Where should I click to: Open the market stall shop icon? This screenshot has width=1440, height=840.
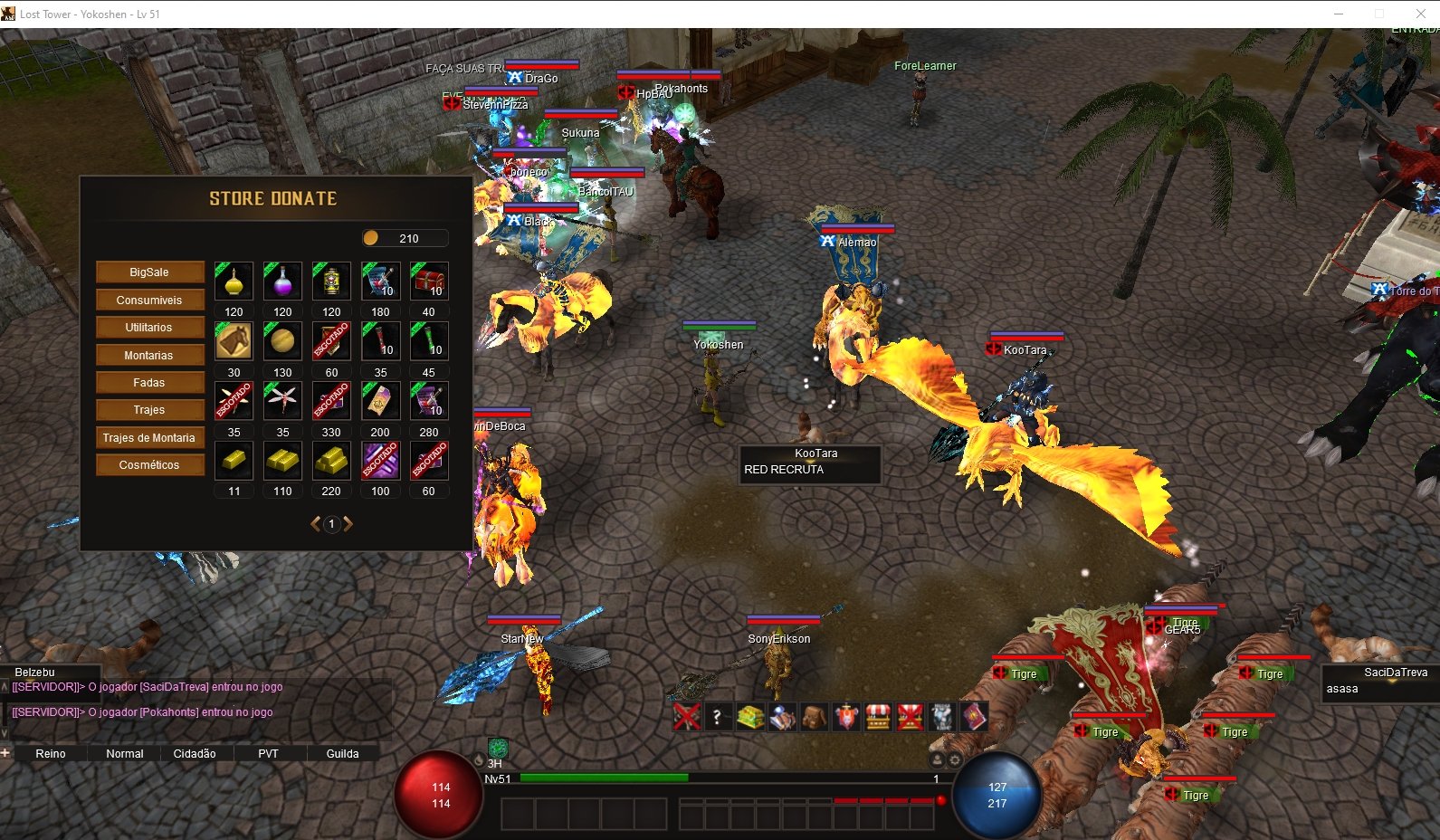pyautogui.click(x=878, y=717)
